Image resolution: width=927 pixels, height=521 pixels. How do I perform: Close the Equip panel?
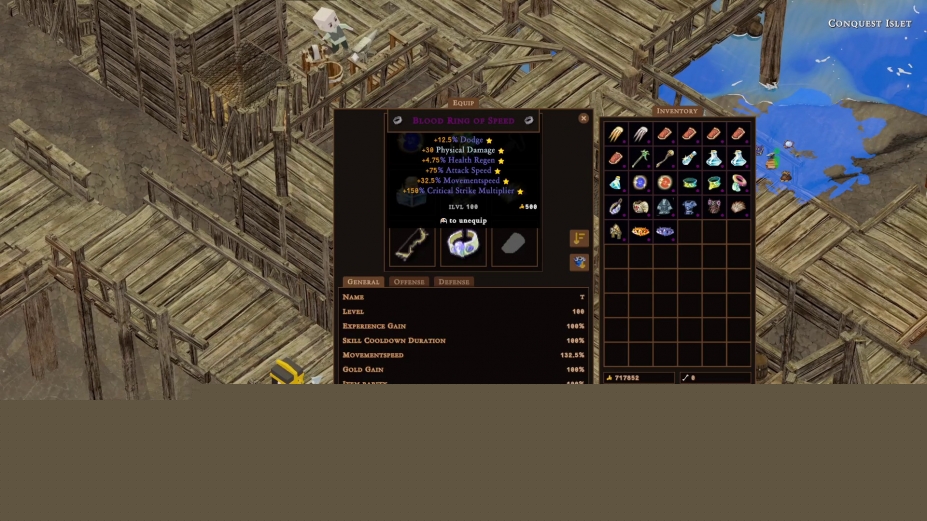pos(584,118)
